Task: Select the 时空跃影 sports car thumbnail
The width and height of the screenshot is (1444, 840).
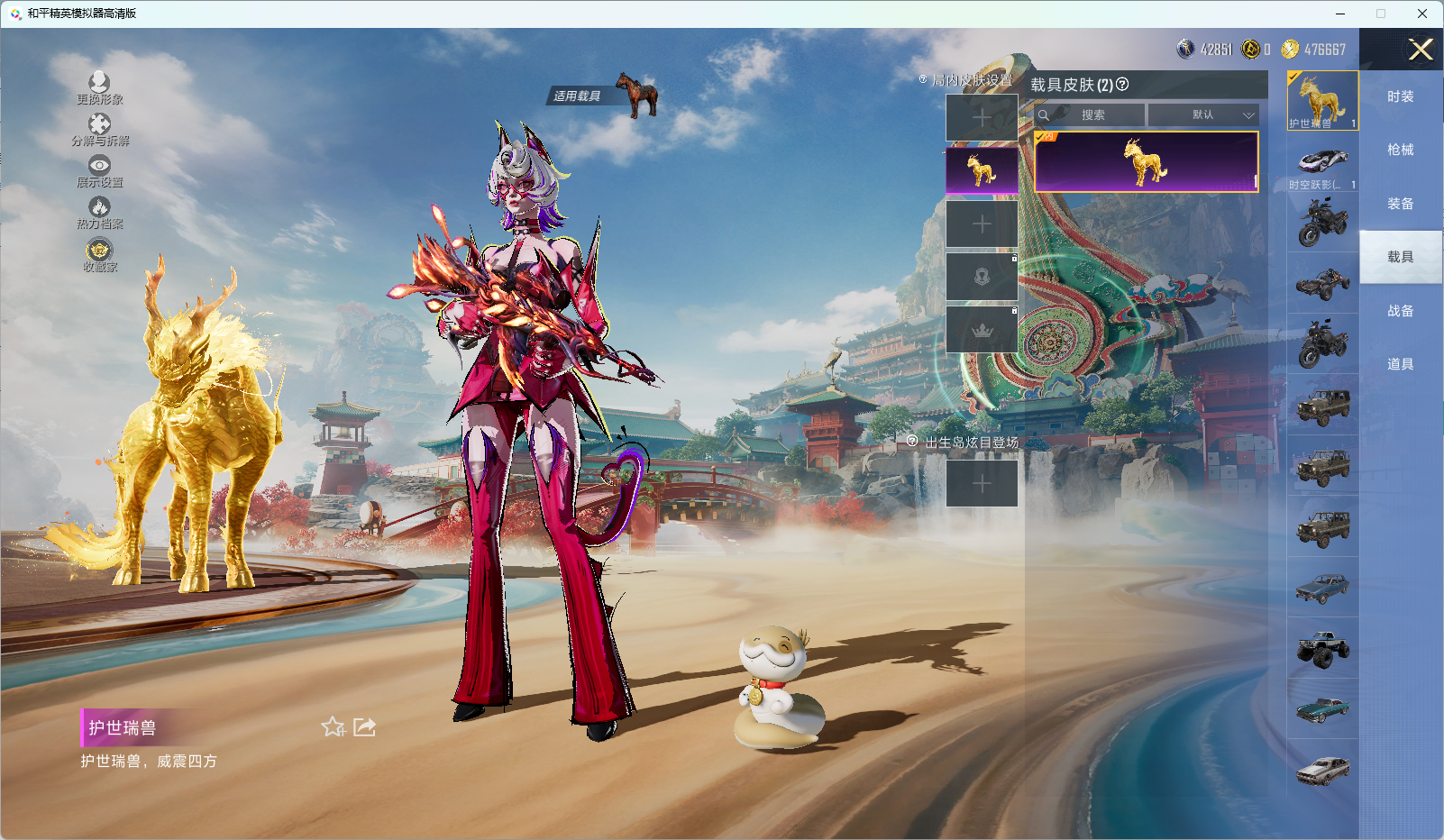Action: pyautogui.click(x=1322, y=162)
